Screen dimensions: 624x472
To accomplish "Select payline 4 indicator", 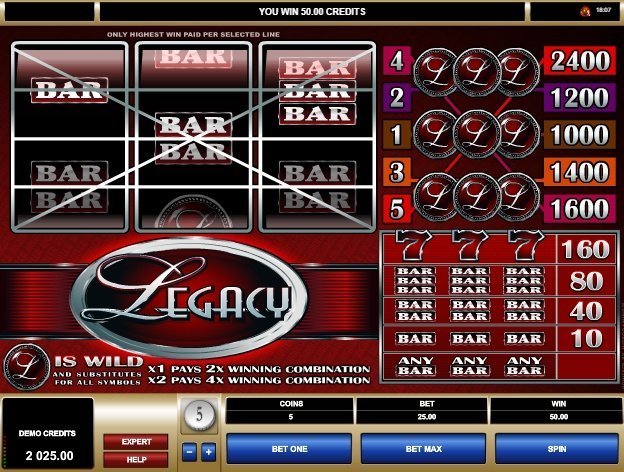I will click(396, 61).
